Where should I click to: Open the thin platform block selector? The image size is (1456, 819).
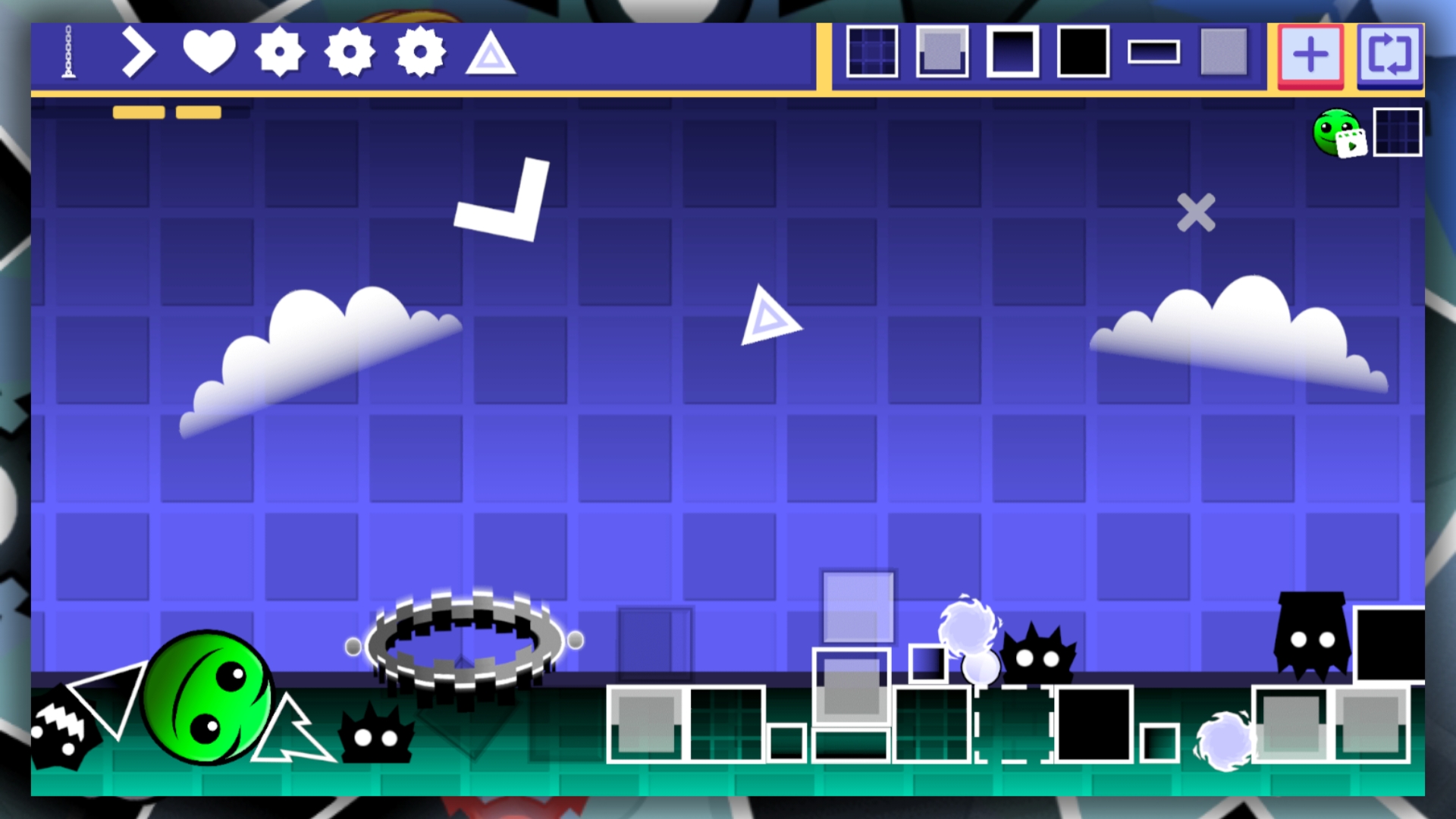(1155, 53)
